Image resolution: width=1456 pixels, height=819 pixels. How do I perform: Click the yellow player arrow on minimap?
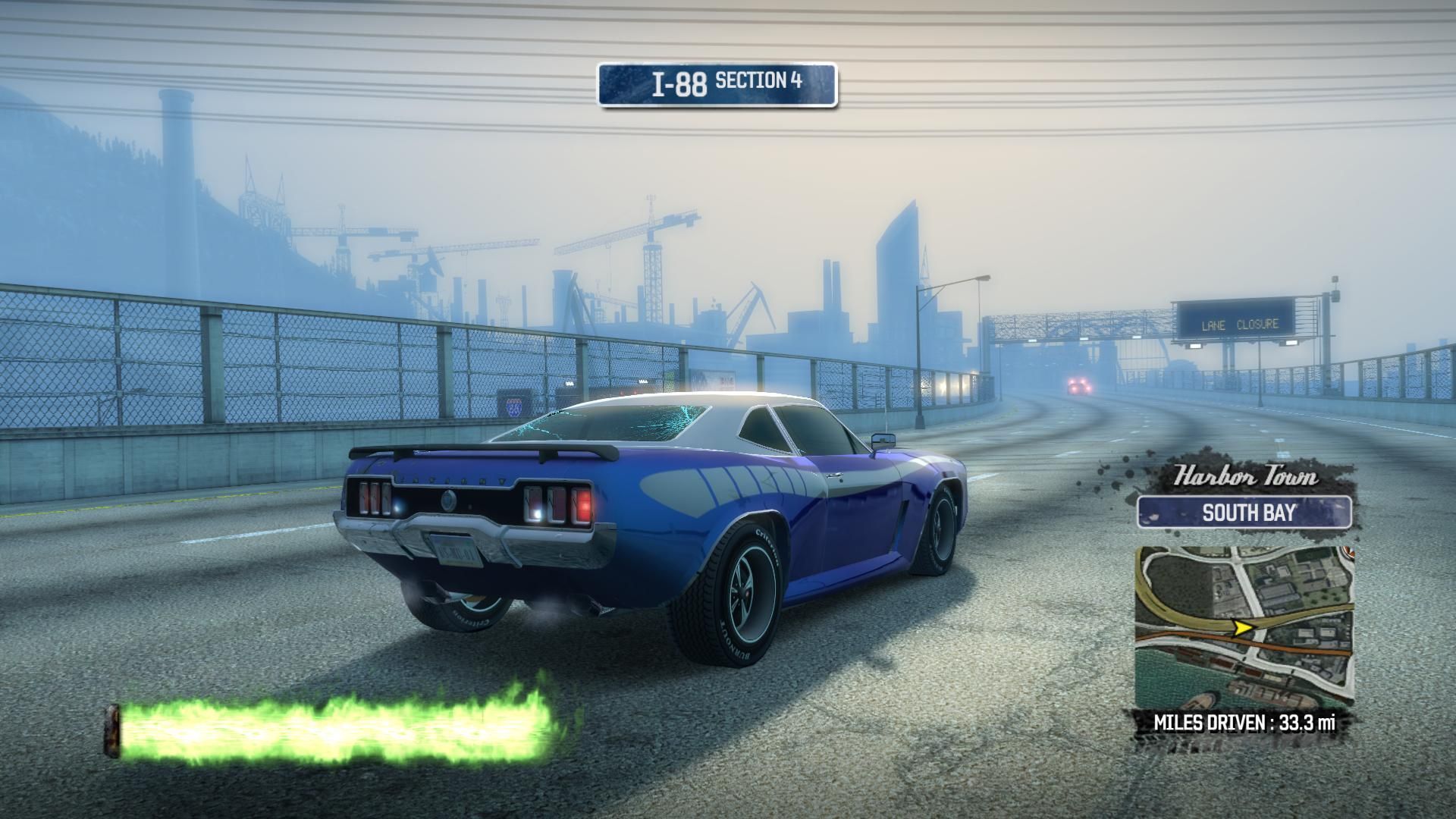pyautogui.click(x=1243, y=627)
